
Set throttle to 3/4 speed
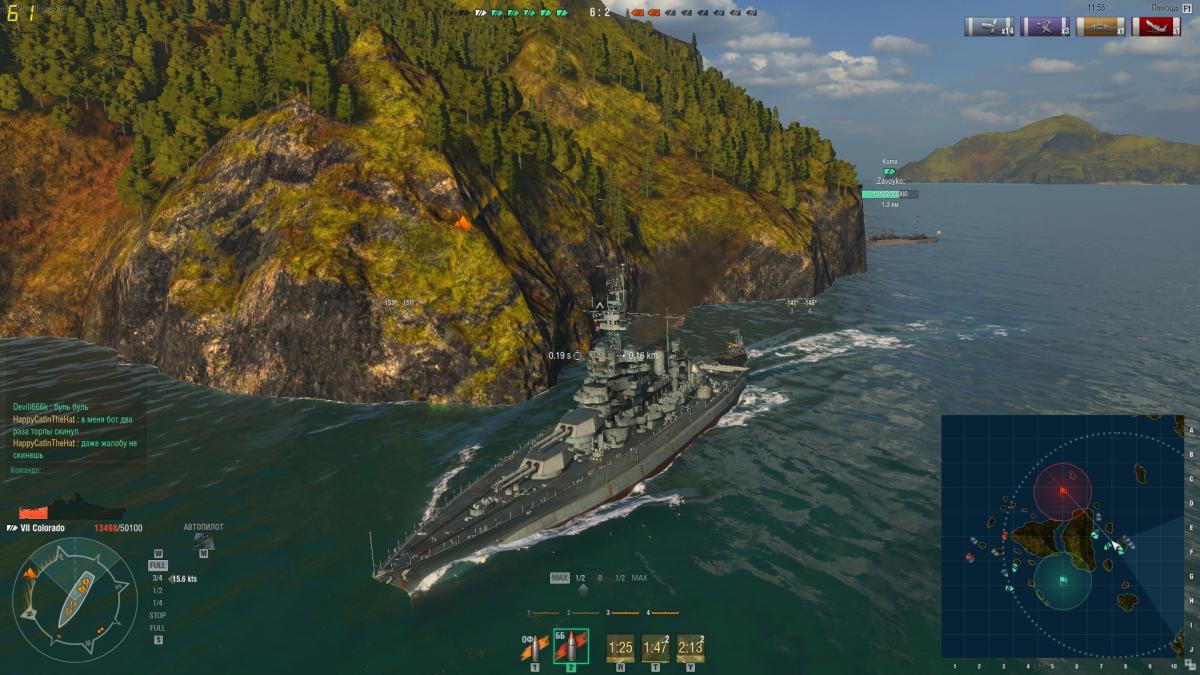(157, 578)
